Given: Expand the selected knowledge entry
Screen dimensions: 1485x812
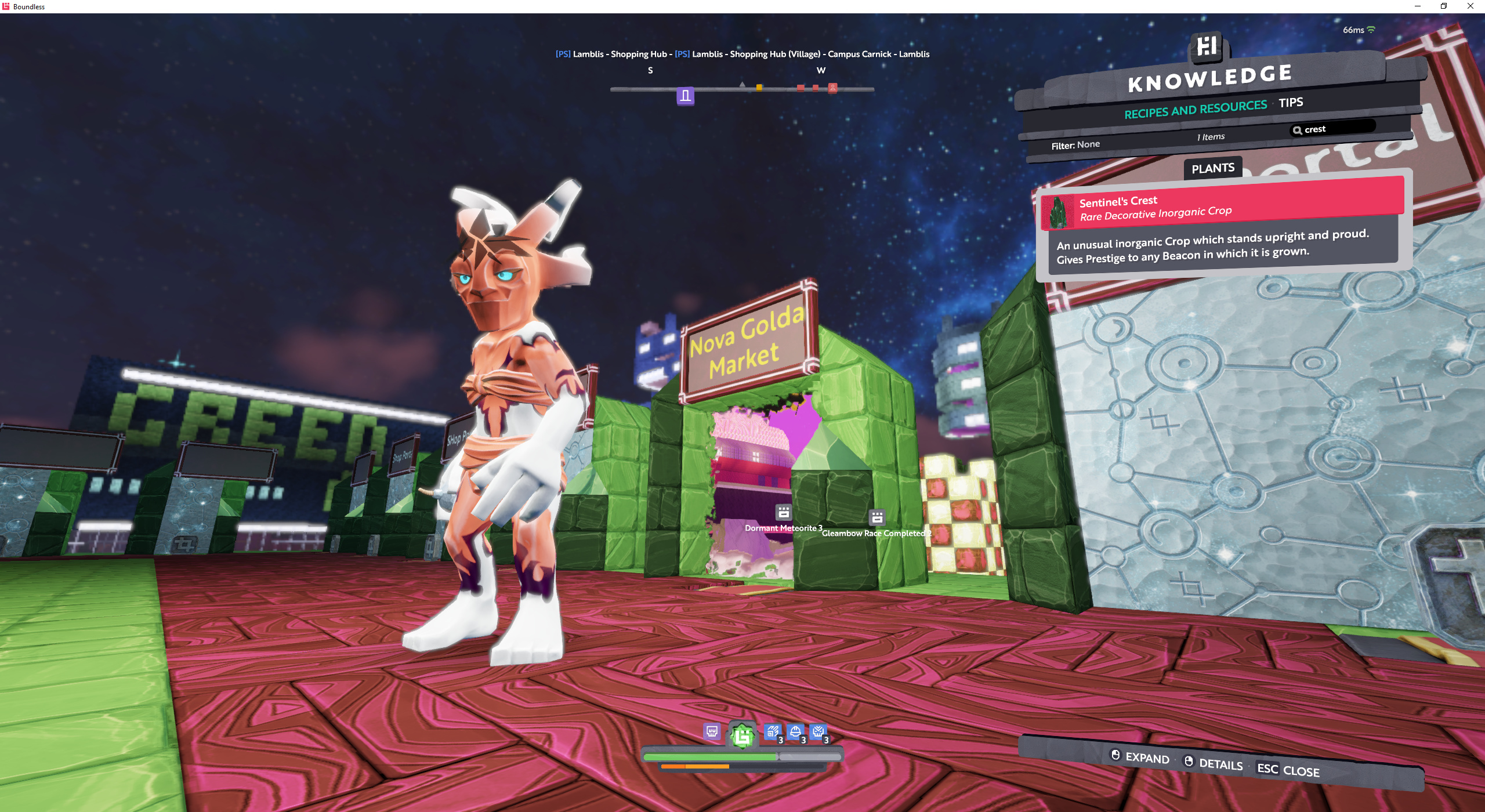Looking at the screenshot, I should tap(1140, 757).
